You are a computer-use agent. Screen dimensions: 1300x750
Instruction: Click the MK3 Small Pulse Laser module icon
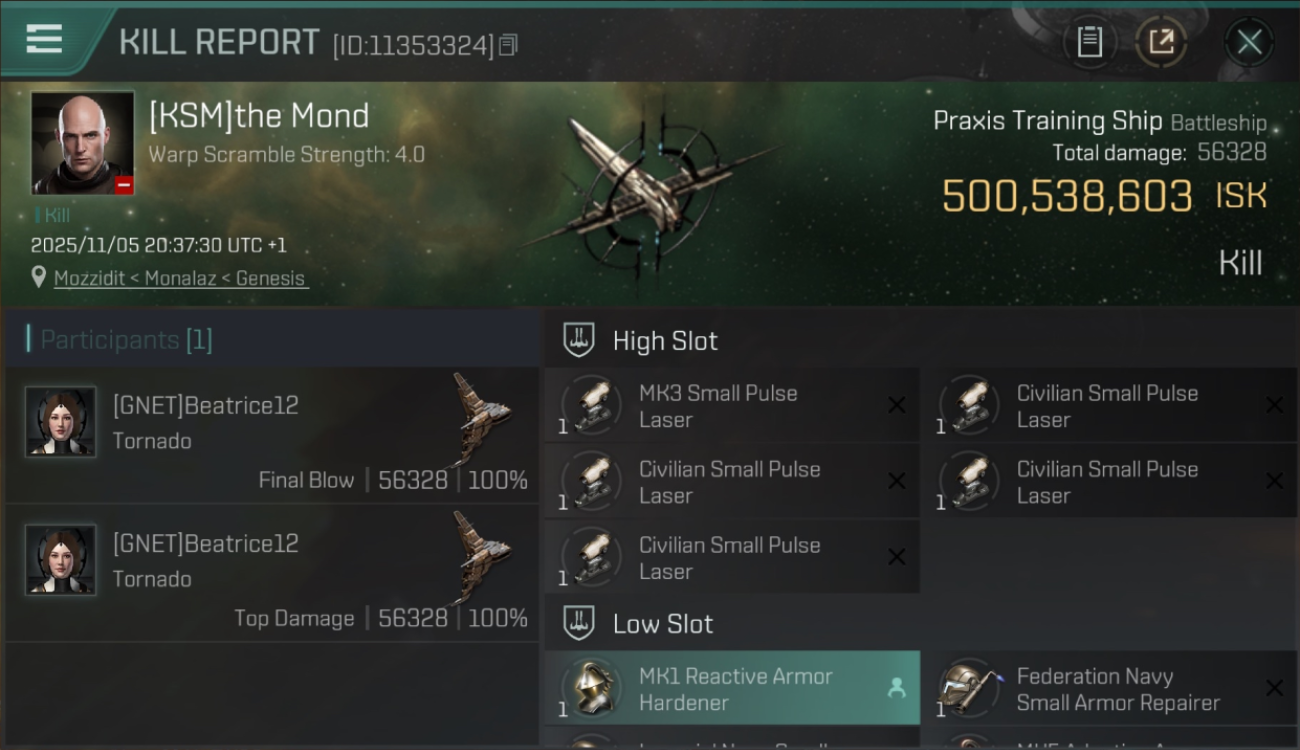pos(592,405)
